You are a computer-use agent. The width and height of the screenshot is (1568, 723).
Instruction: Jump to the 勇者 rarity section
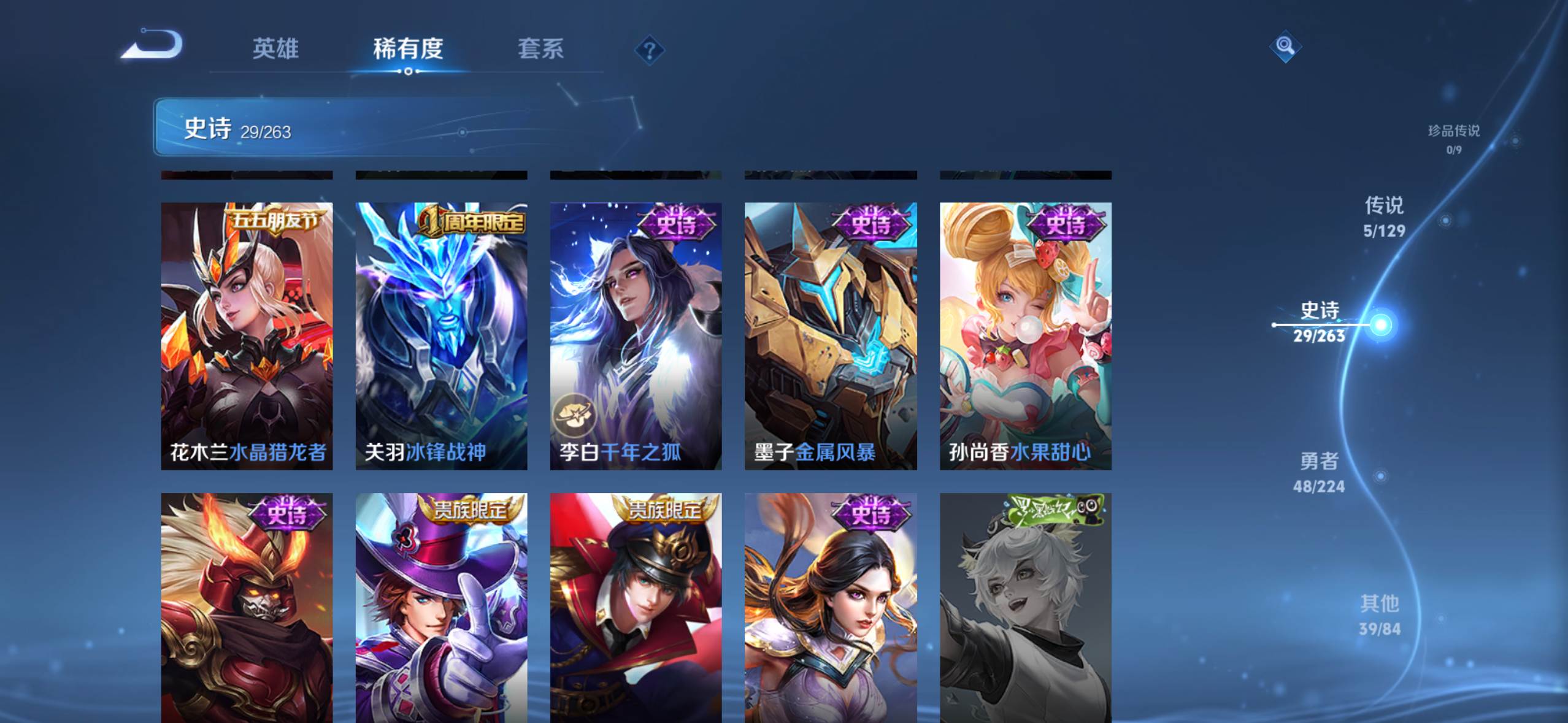click(1319, 472)
